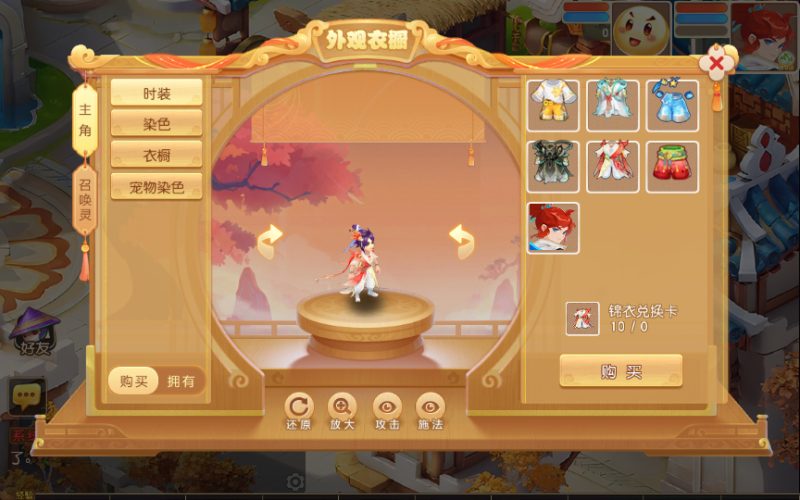
Task: Rotate the character with the right arrow
Action: (x=461, y=240)
